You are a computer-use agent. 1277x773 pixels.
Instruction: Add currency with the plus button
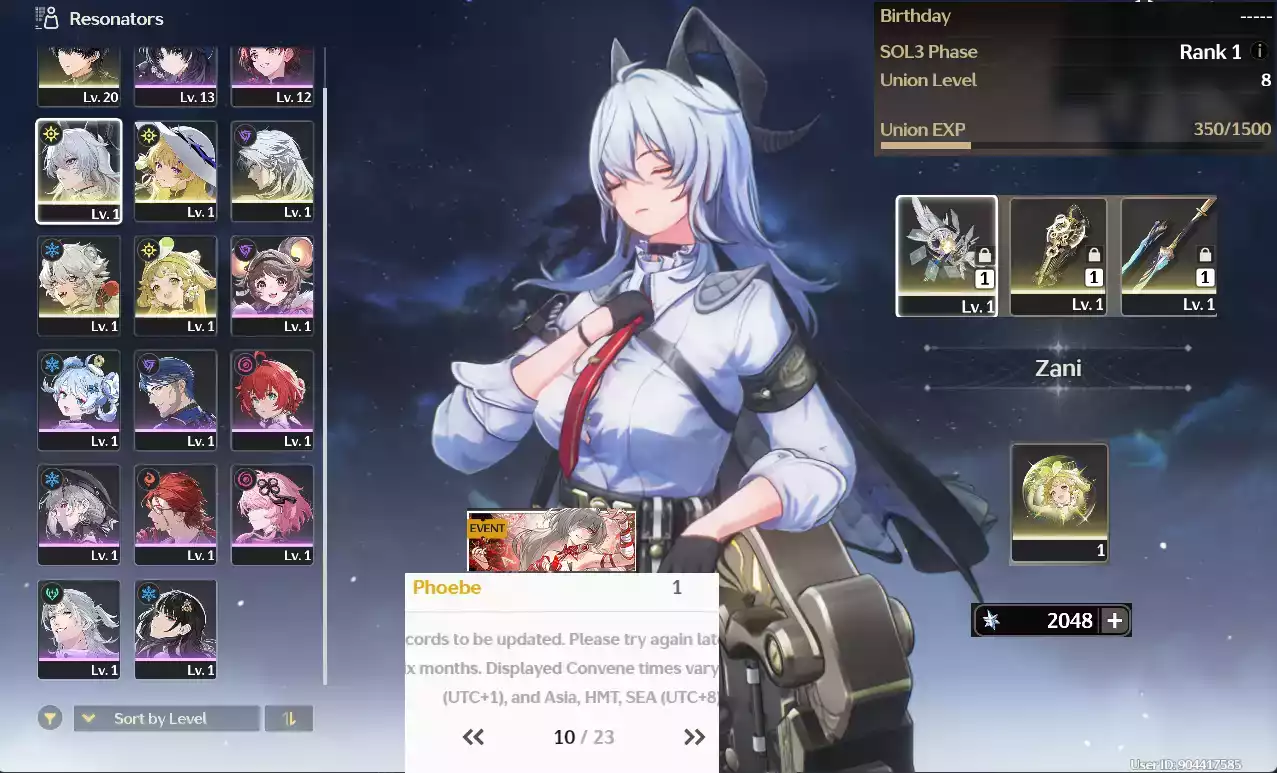point(1114,620)
